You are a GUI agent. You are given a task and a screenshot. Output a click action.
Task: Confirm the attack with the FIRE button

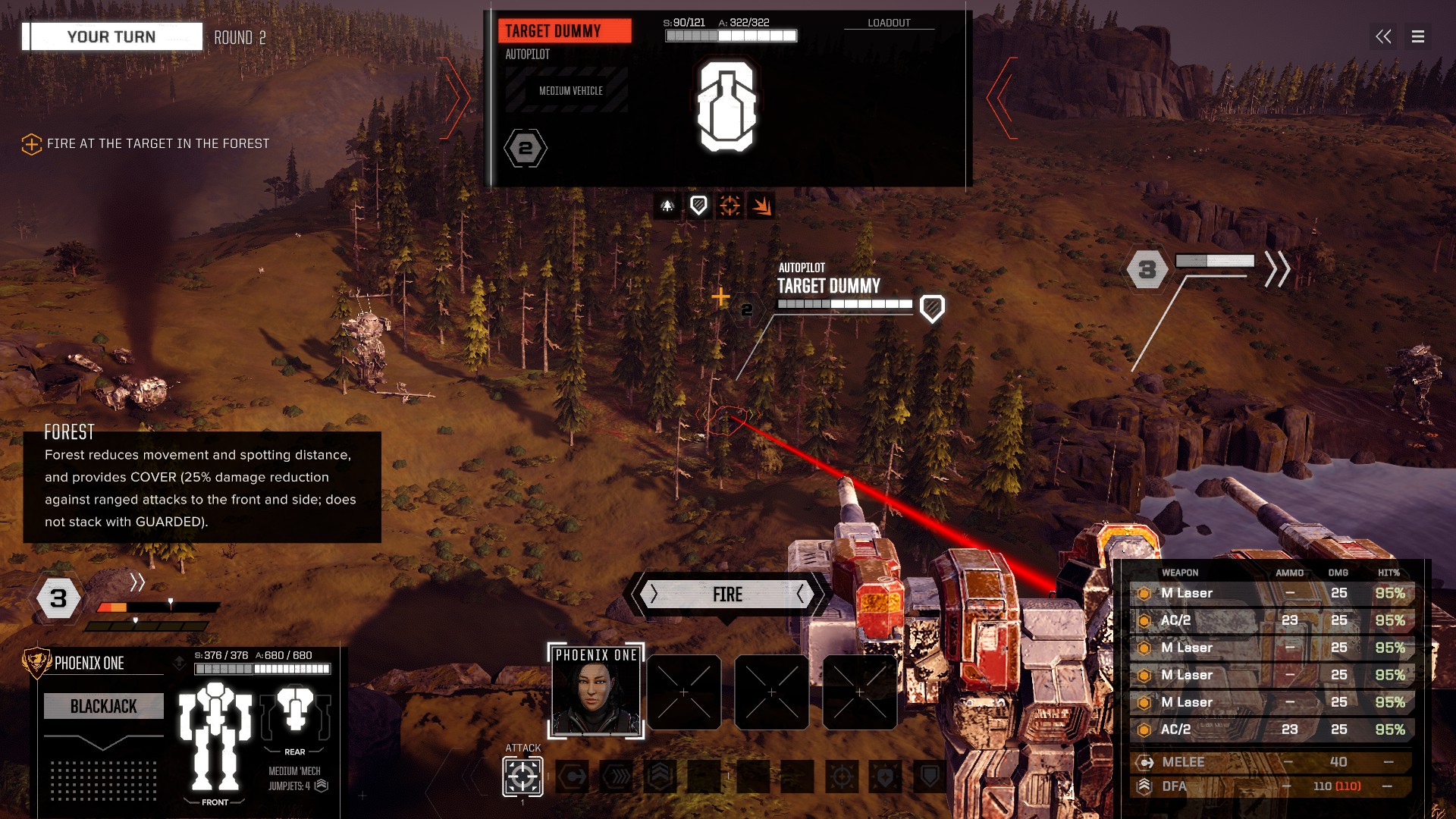727,595
